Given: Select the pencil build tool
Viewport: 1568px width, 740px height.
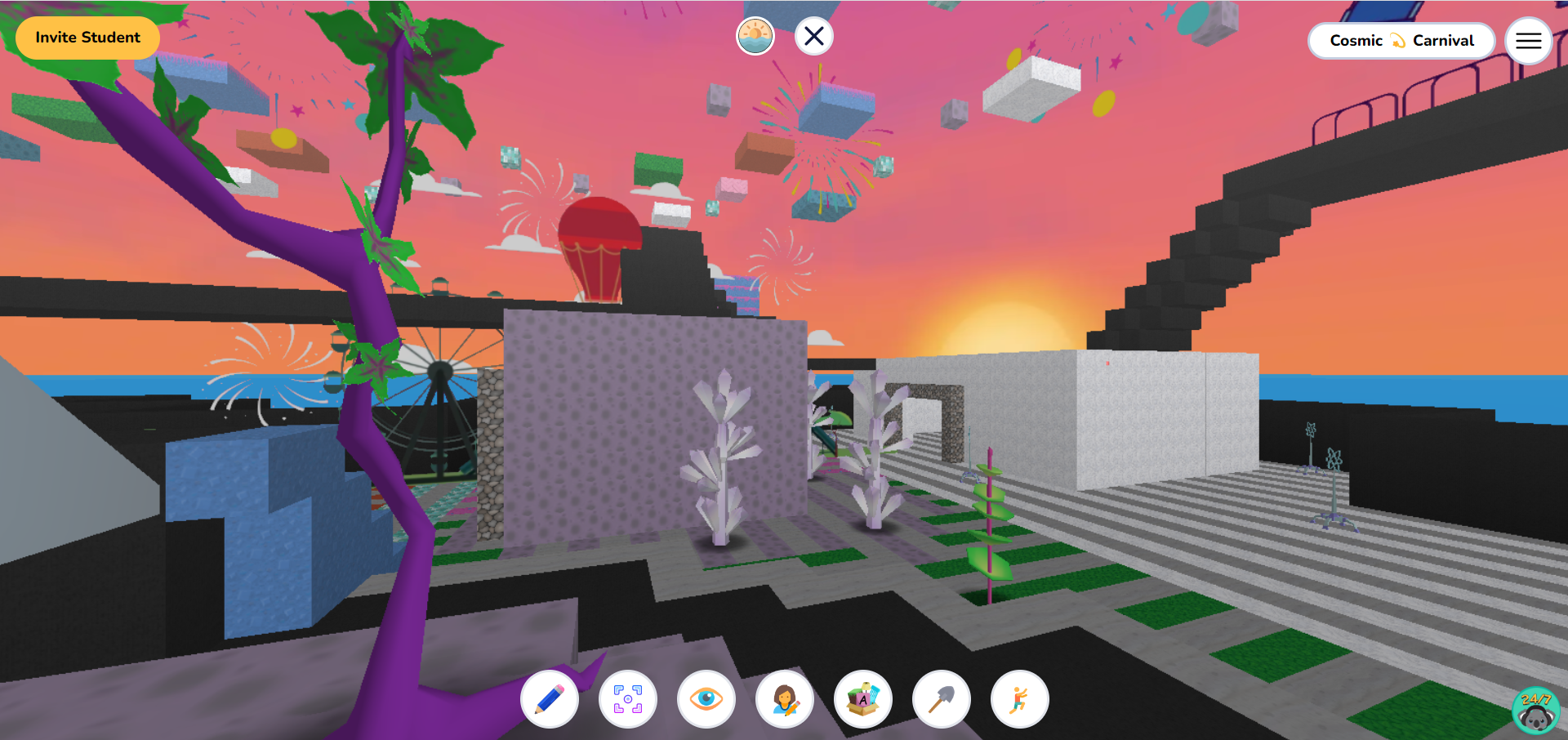Looking at the screenshot, I should pyautogui.click(x=550, y=699).
